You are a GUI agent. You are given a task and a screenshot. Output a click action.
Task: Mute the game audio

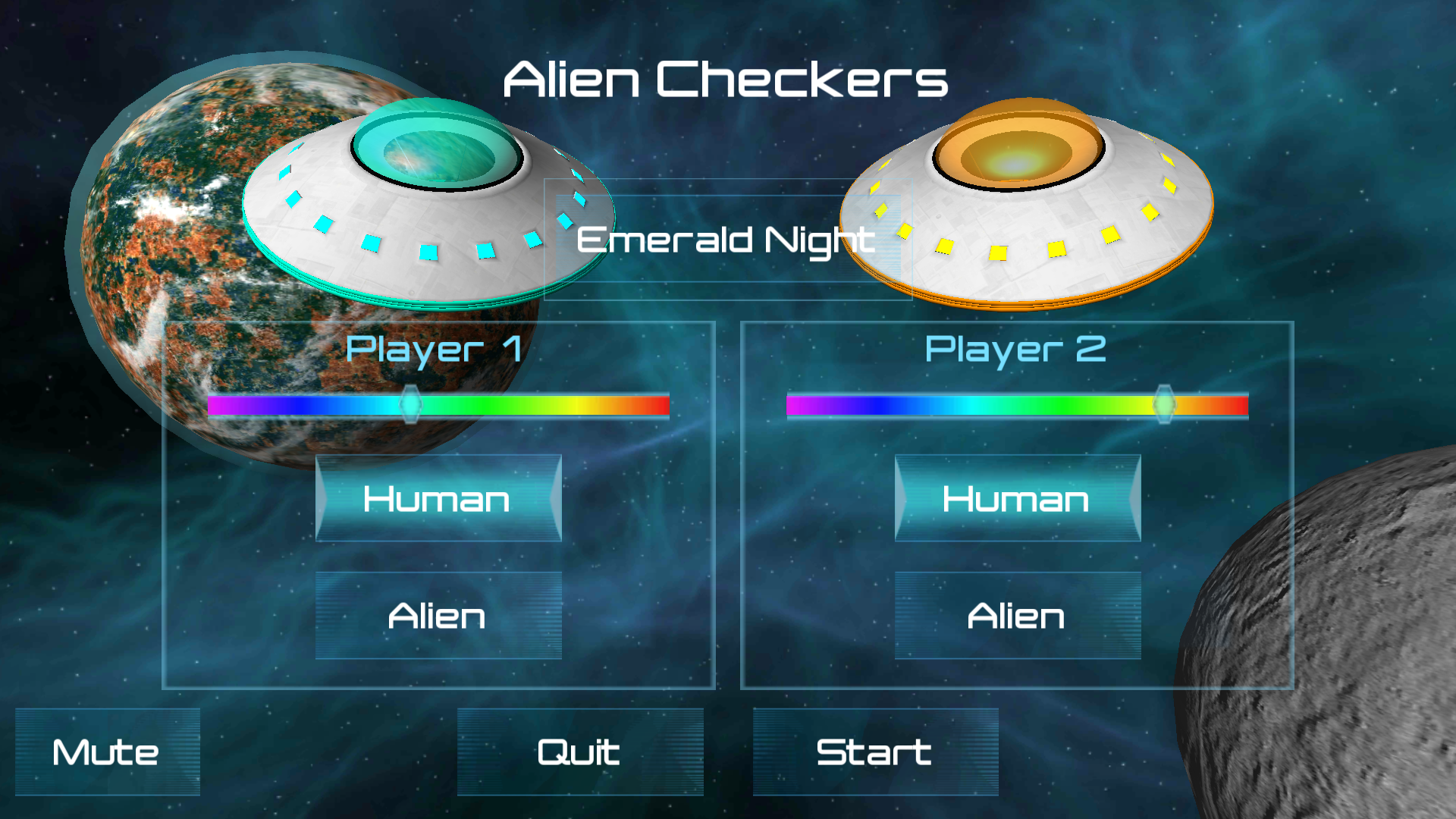pos(106,752)
